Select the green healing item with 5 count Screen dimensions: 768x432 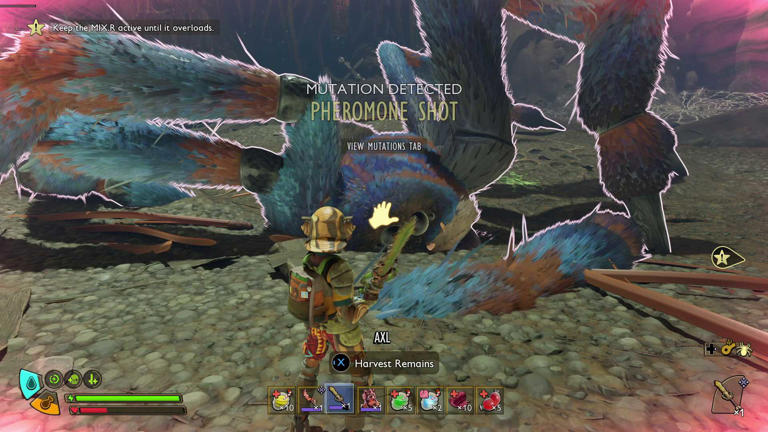(400, 400)
